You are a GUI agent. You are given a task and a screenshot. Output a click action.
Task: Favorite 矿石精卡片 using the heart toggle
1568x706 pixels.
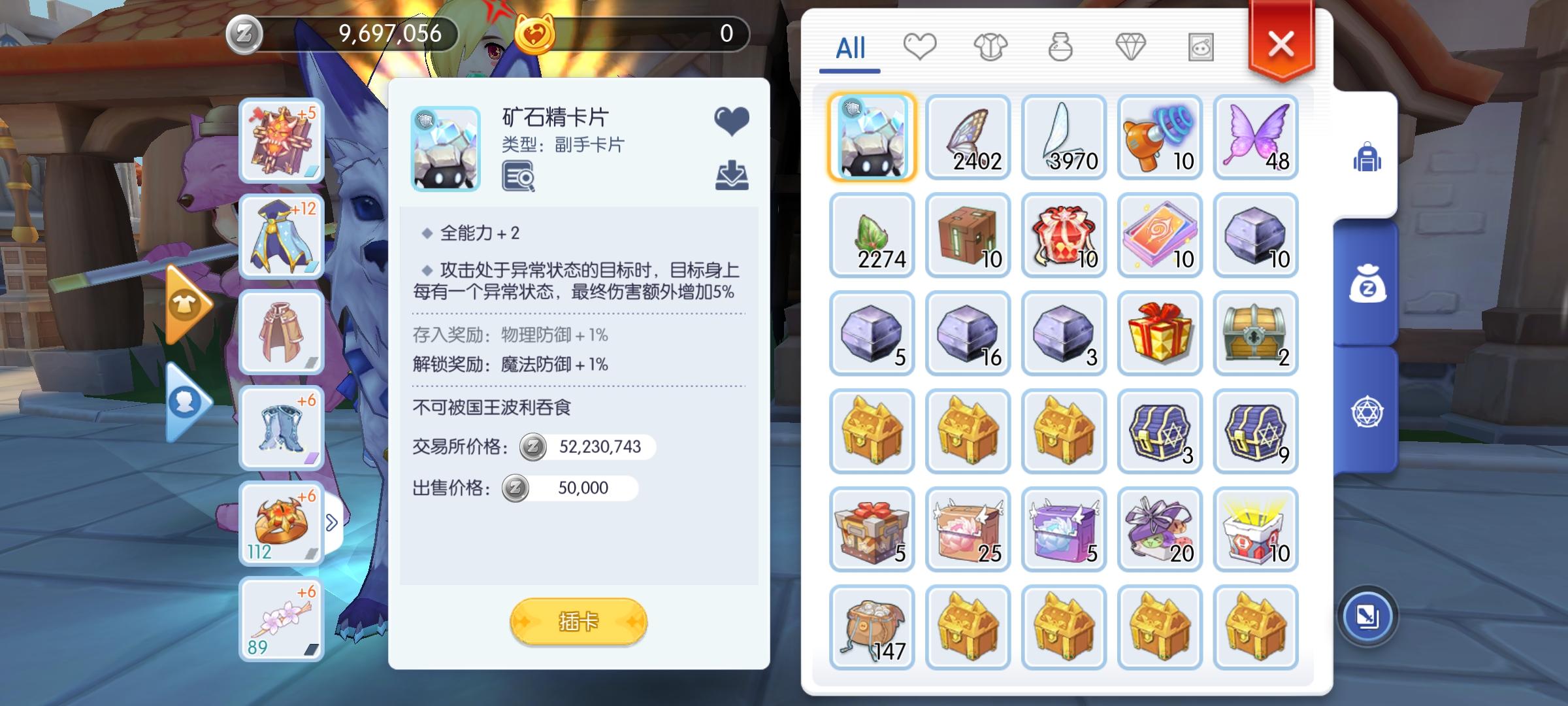[732, 121]
